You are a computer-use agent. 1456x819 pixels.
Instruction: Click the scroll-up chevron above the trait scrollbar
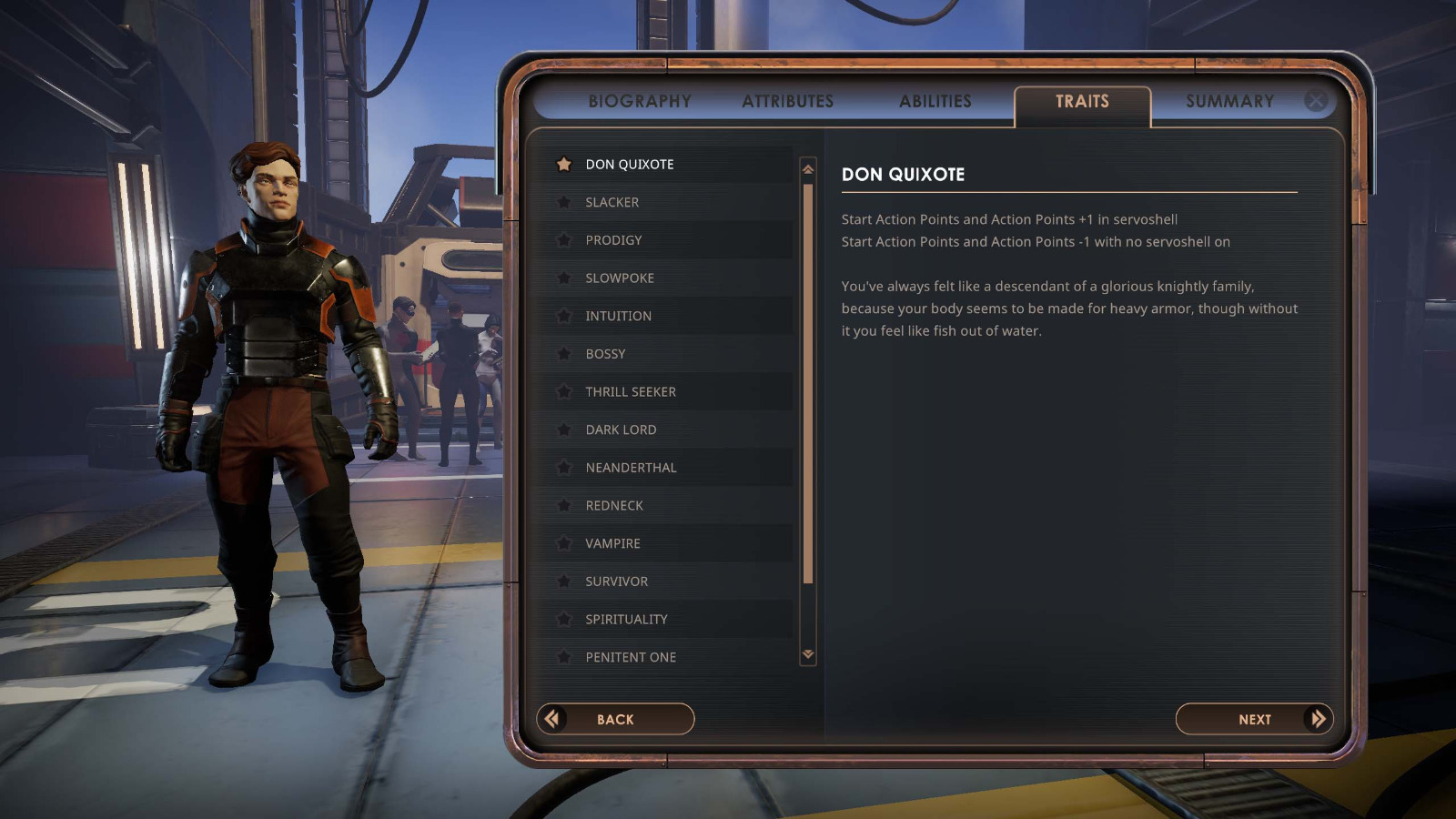point(806,167)
